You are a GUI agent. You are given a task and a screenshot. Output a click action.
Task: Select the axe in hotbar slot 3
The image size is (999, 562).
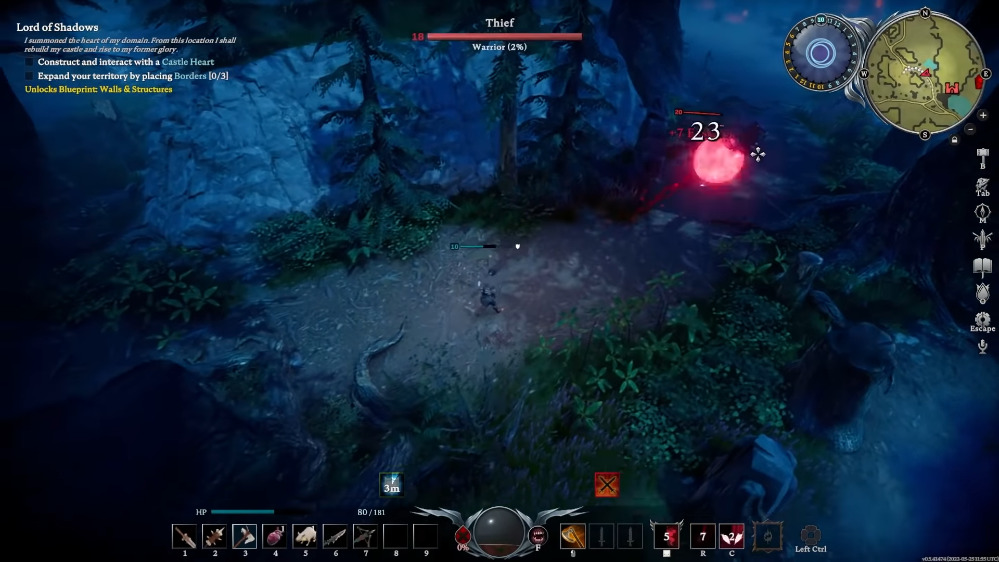pyautogui.click(x=245, y=537)
